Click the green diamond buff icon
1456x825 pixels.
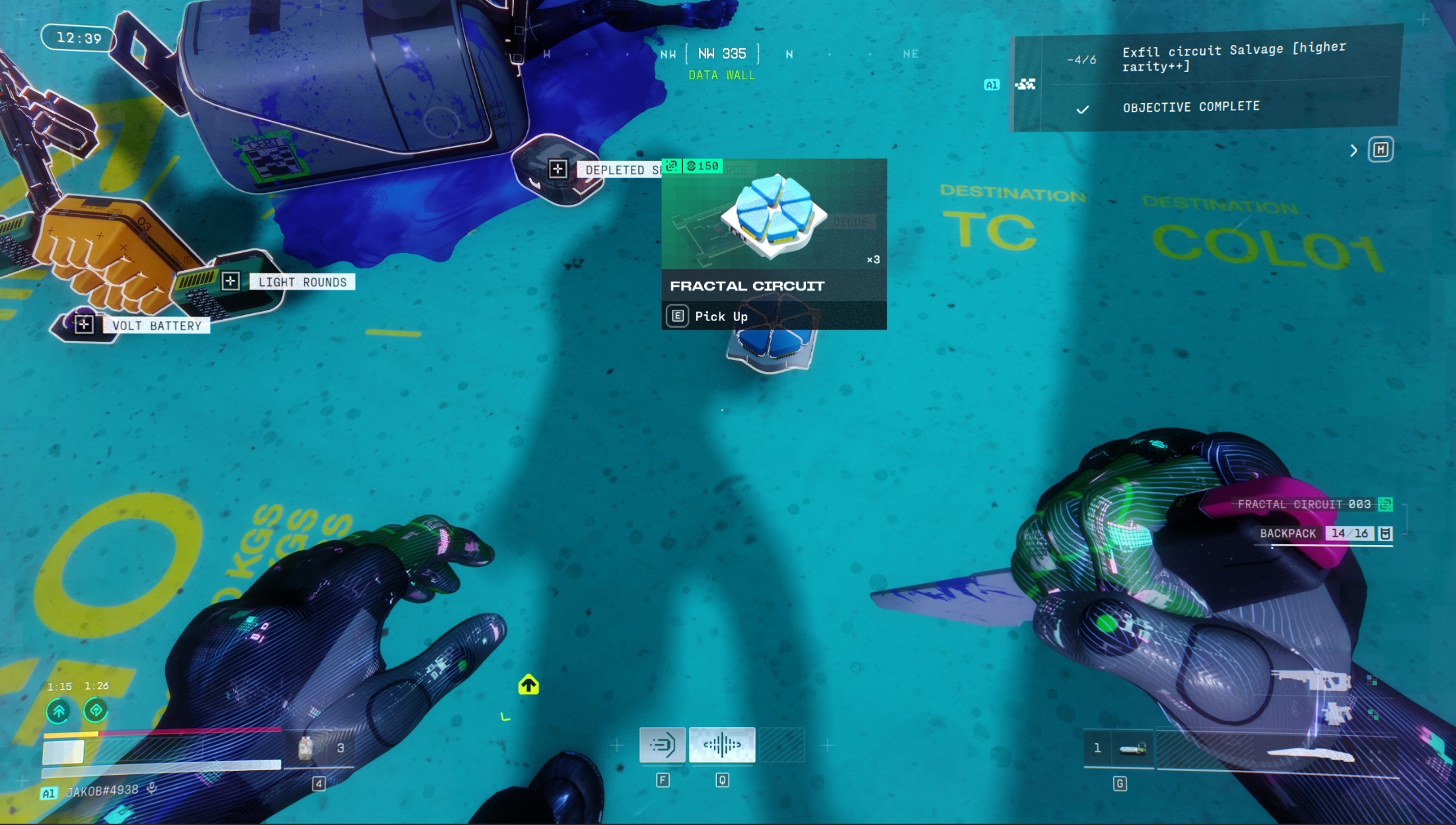(x=96, y=711)
